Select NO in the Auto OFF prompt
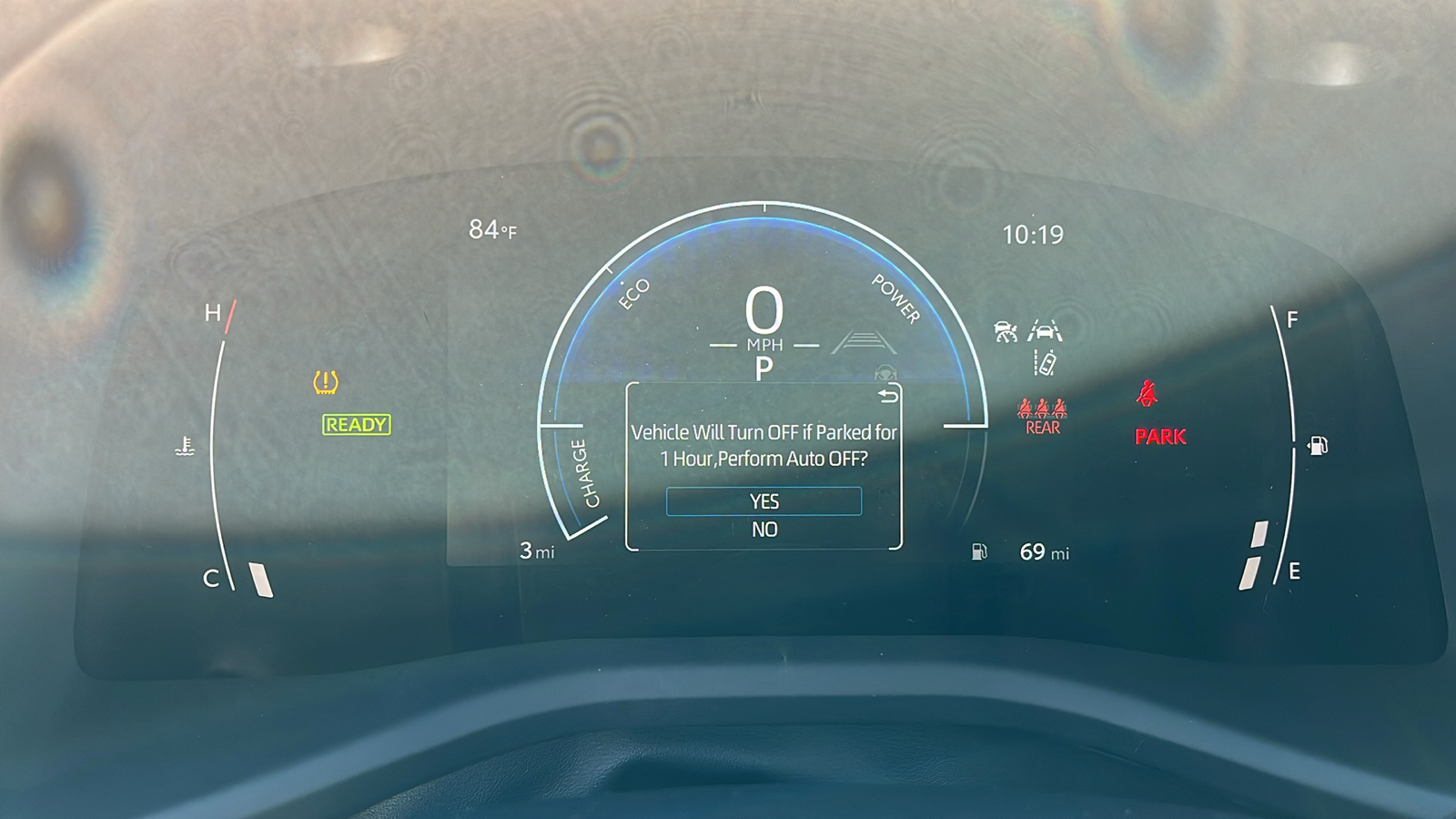This screenshot has width=1456, height=819. coord(764,530)
